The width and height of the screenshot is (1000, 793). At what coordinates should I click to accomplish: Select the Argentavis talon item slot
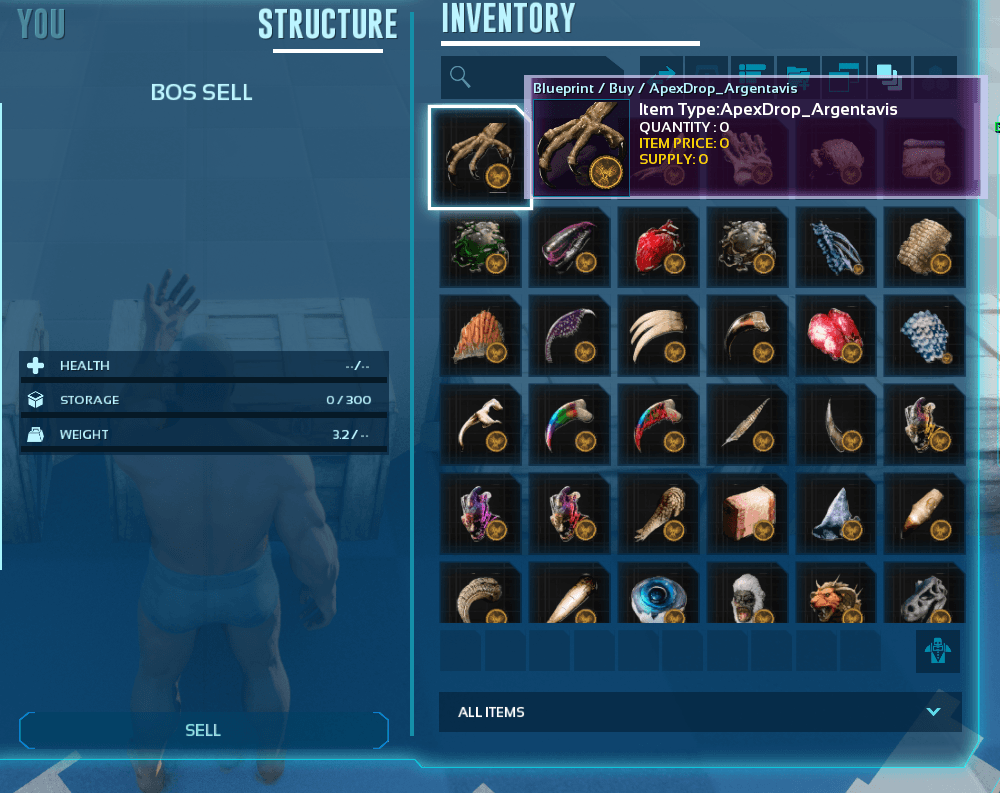pyautogui.click(x=479, y=158)
